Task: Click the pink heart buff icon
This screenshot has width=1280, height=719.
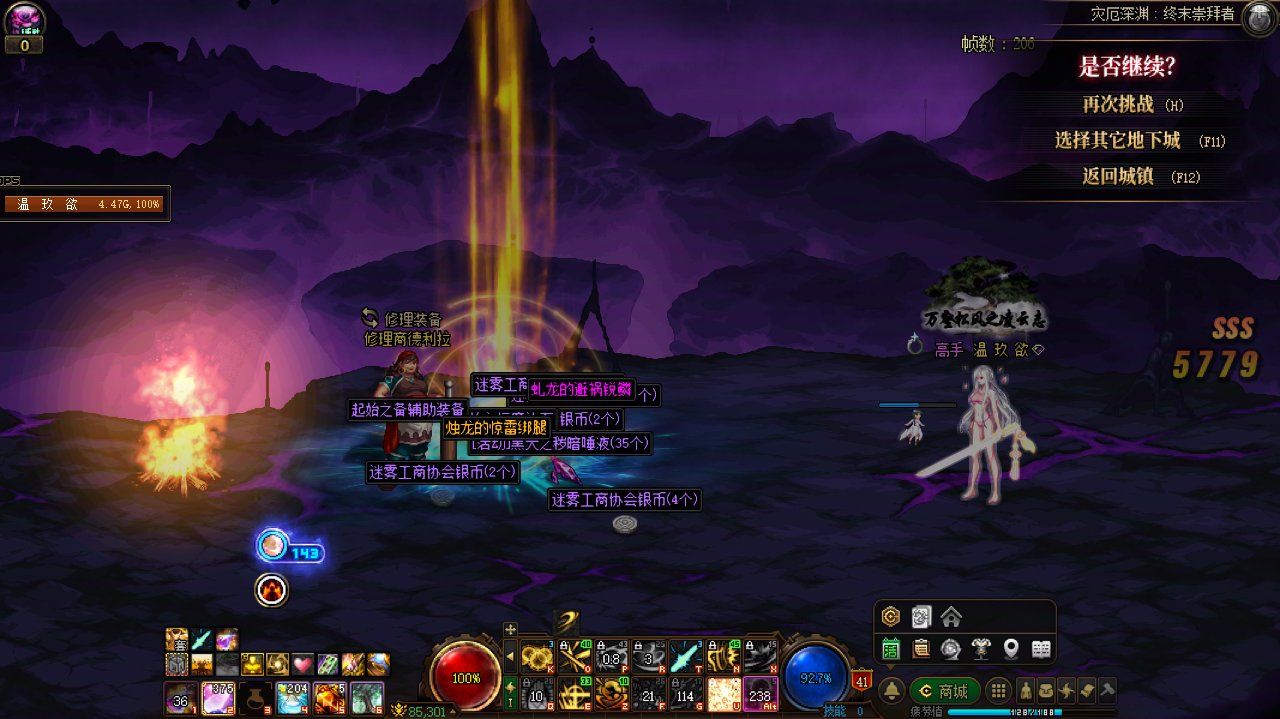Action: click(x=303, y=664)
